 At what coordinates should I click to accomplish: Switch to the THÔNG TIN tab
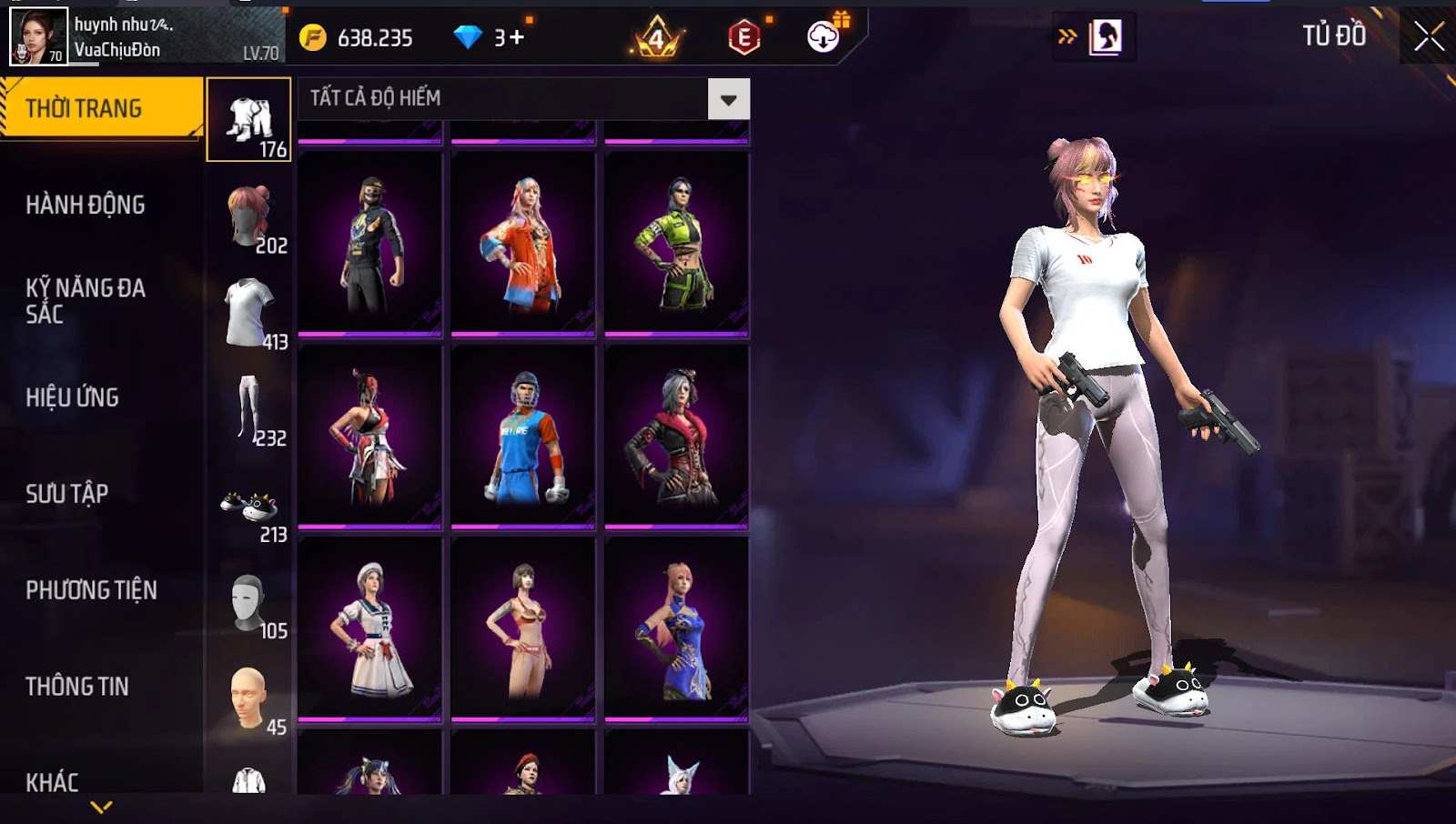click(x=77, y=687)
